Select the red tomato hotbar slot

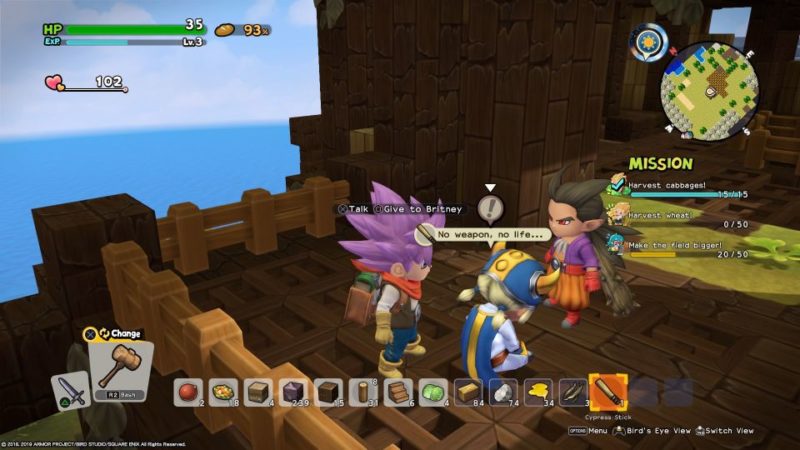click(x=187, y=391)
